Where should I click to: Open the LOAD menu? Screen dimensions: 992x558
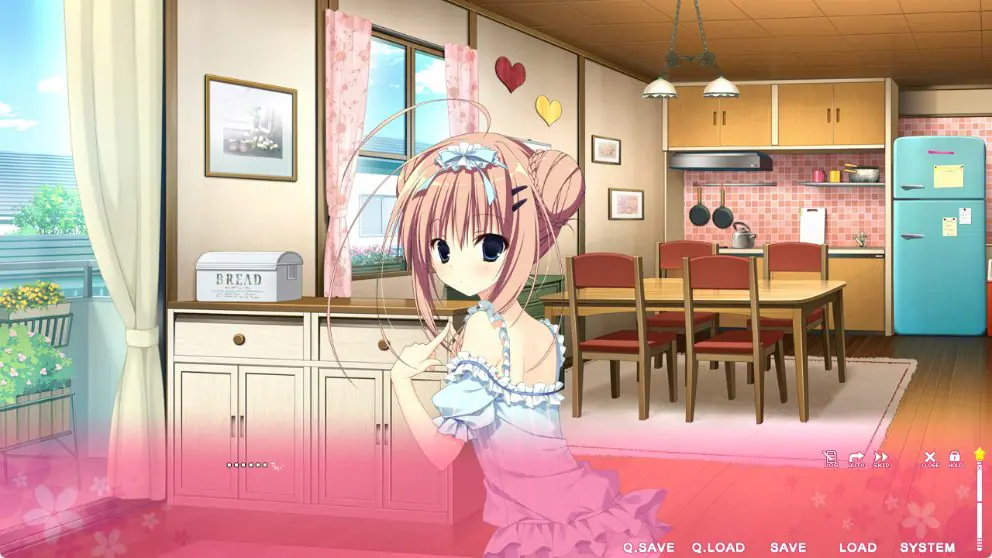[x=857, y=548]
